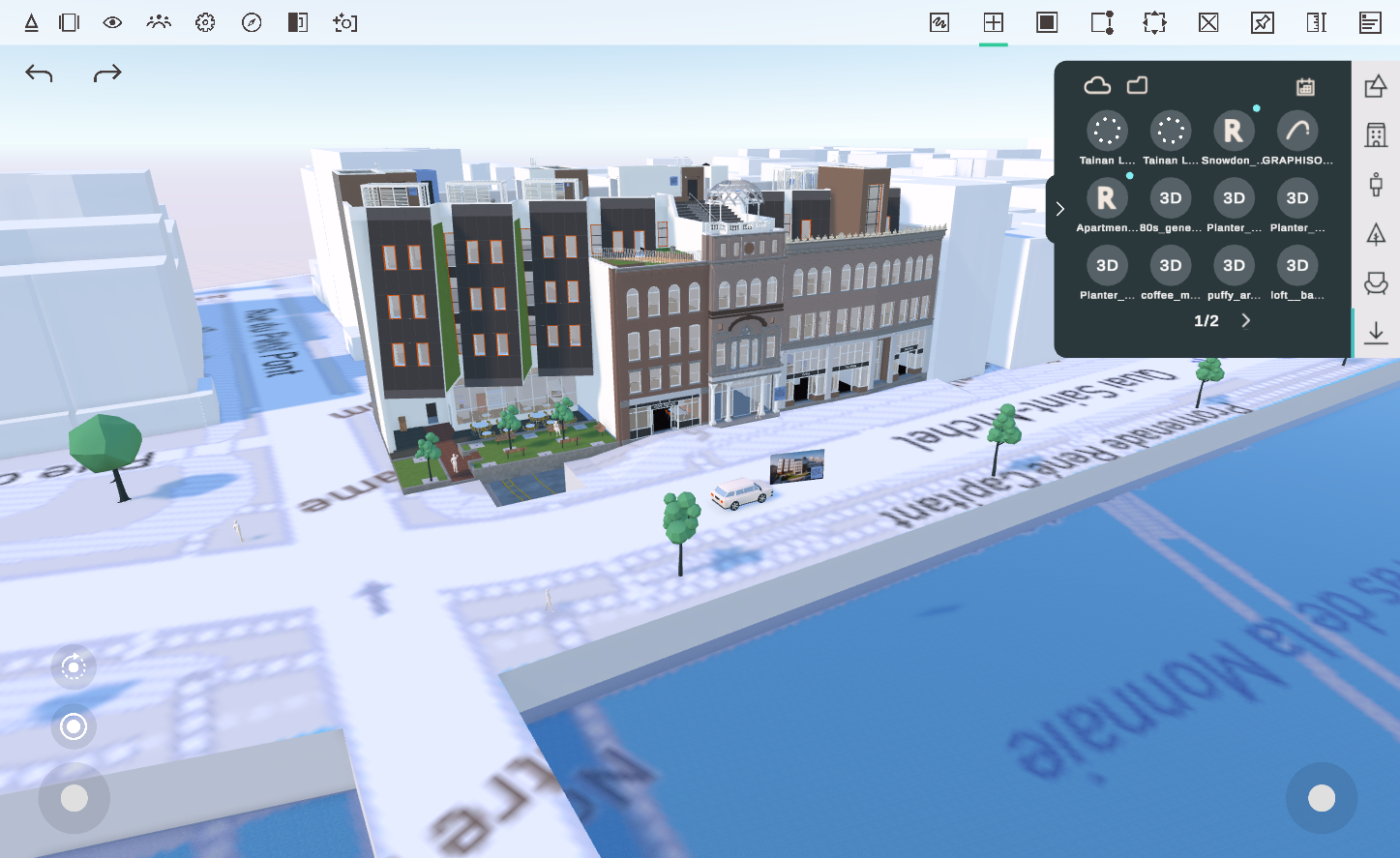
Task: Open the collaboration people panel
Action: (x=158, y=21)
